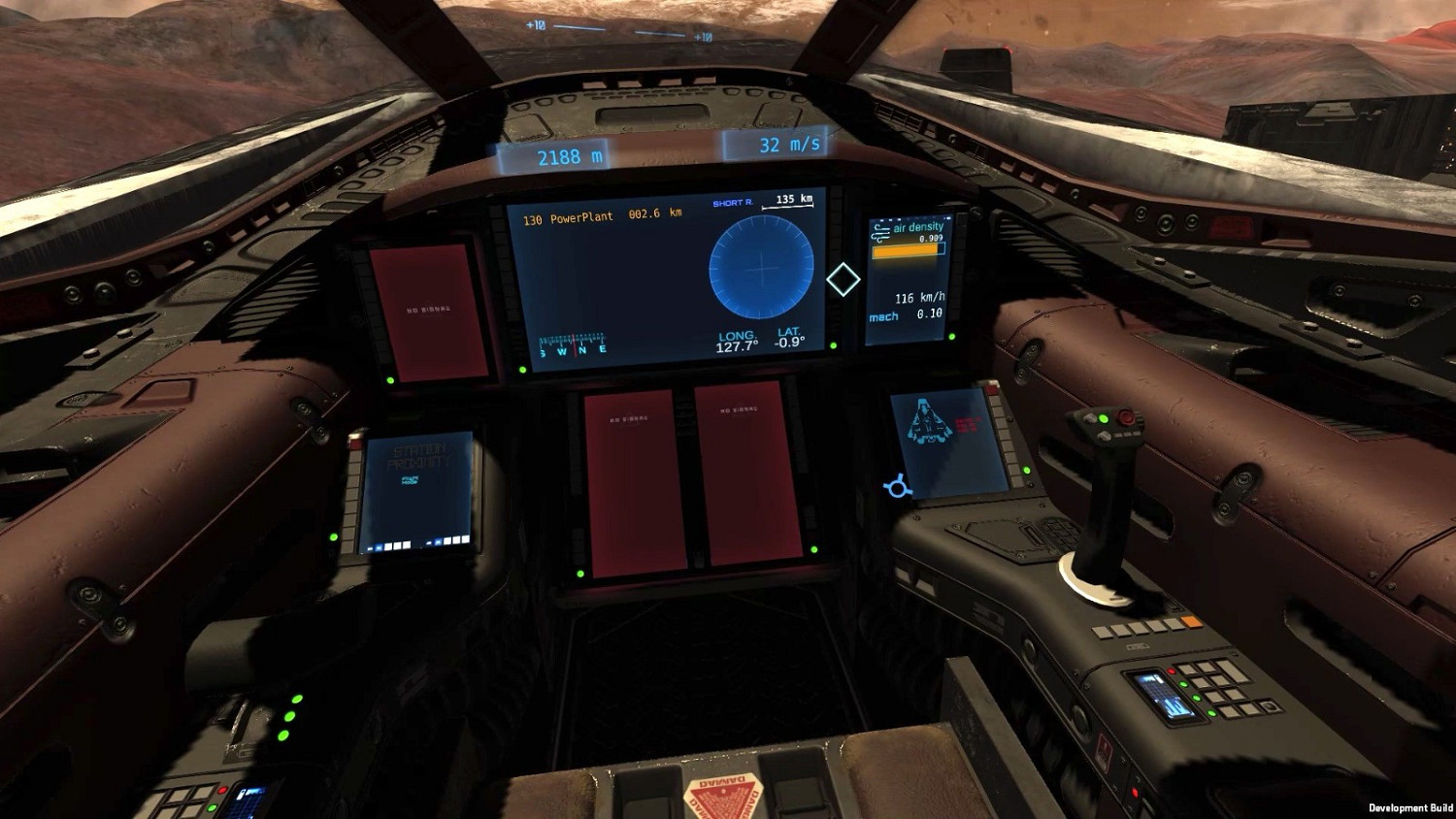Toggle a lit blue key on the Station Proximity panel

pyautogui.click(x=379, y=545)
